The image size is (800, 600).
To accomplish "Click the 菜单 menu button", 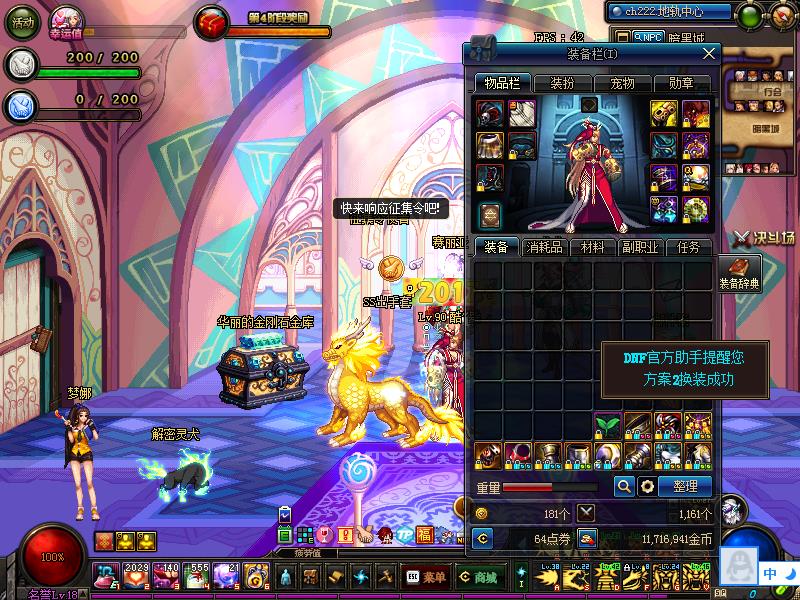I will 427,577.
